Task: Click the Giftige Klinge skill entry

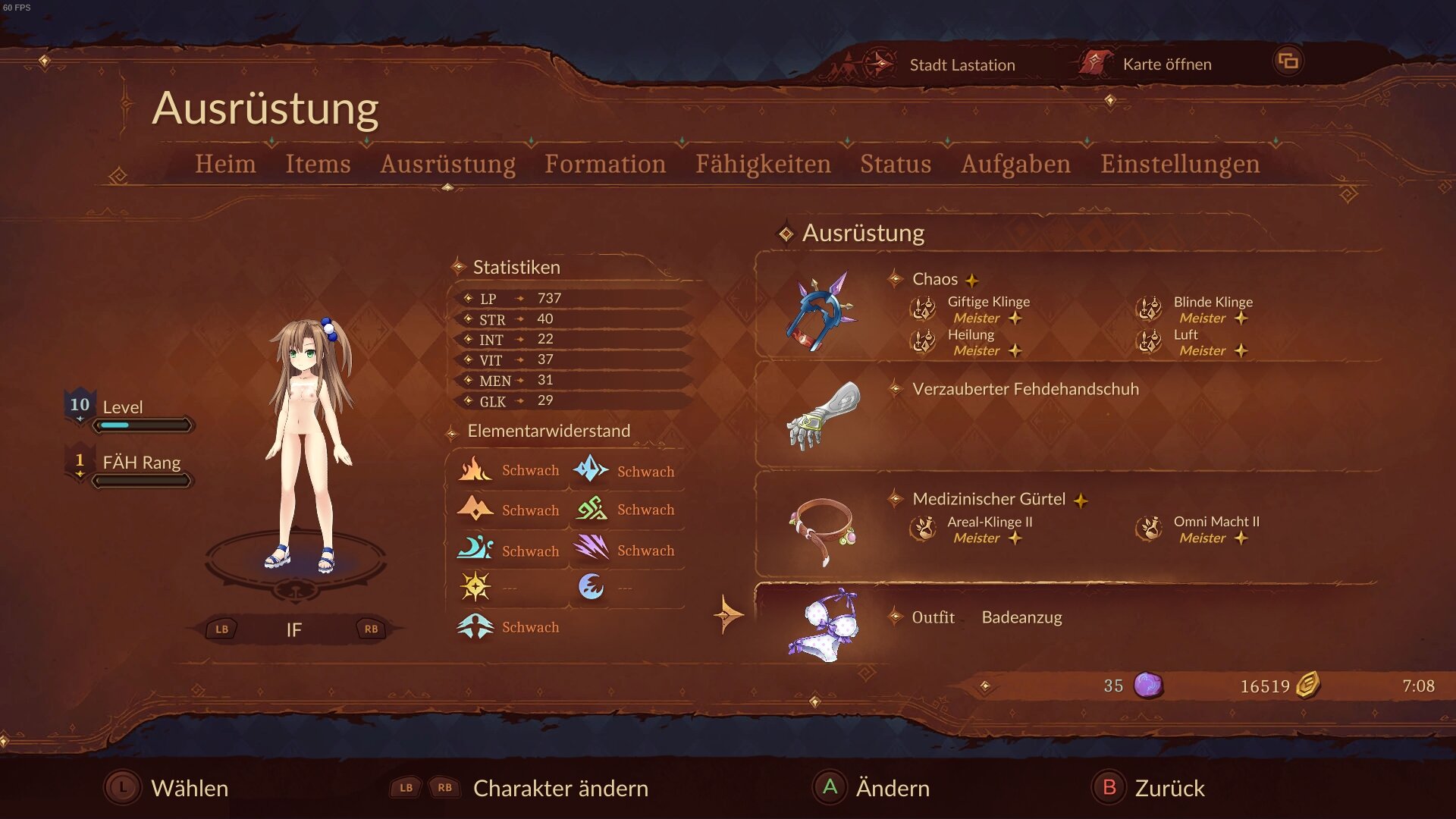Action: (x=988, y=303)
